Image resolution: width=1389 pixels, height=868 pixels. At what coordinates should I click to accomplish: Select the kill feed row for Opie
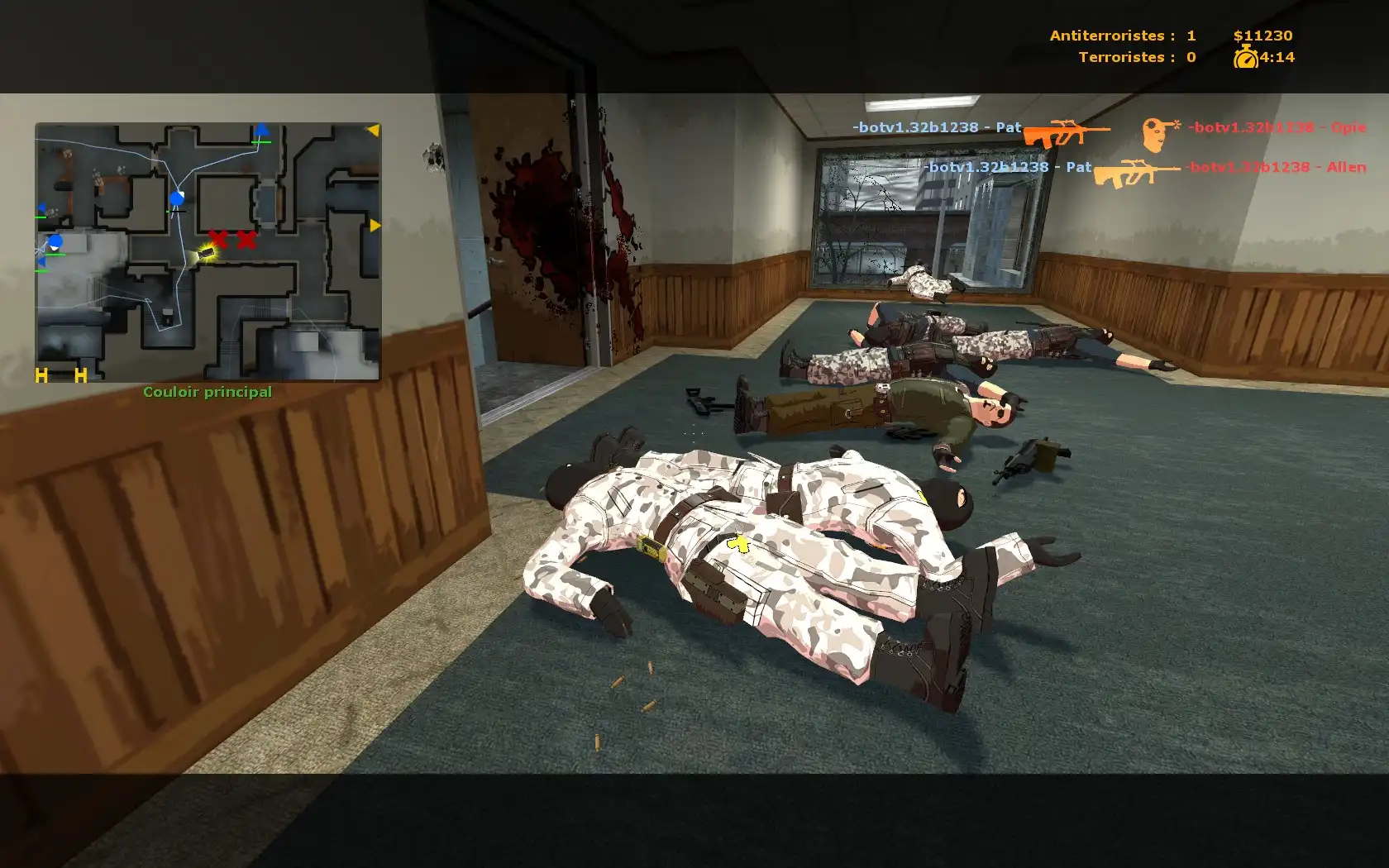1109,128
